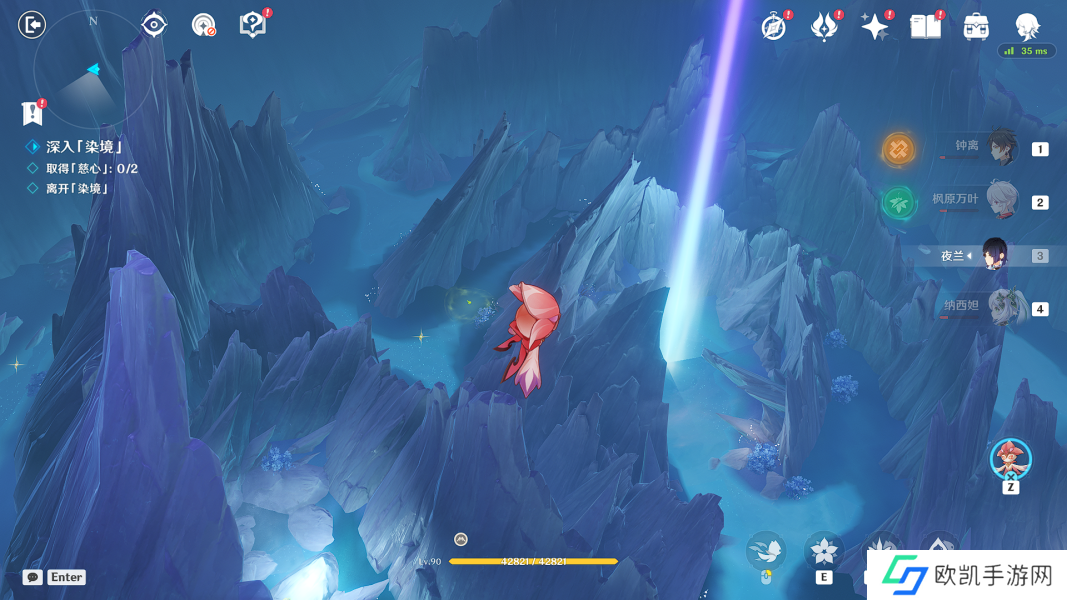This screenshot has height=600, width=1067.
Task: Open the Paimon head menu icon
Action: click(1027, 26)
